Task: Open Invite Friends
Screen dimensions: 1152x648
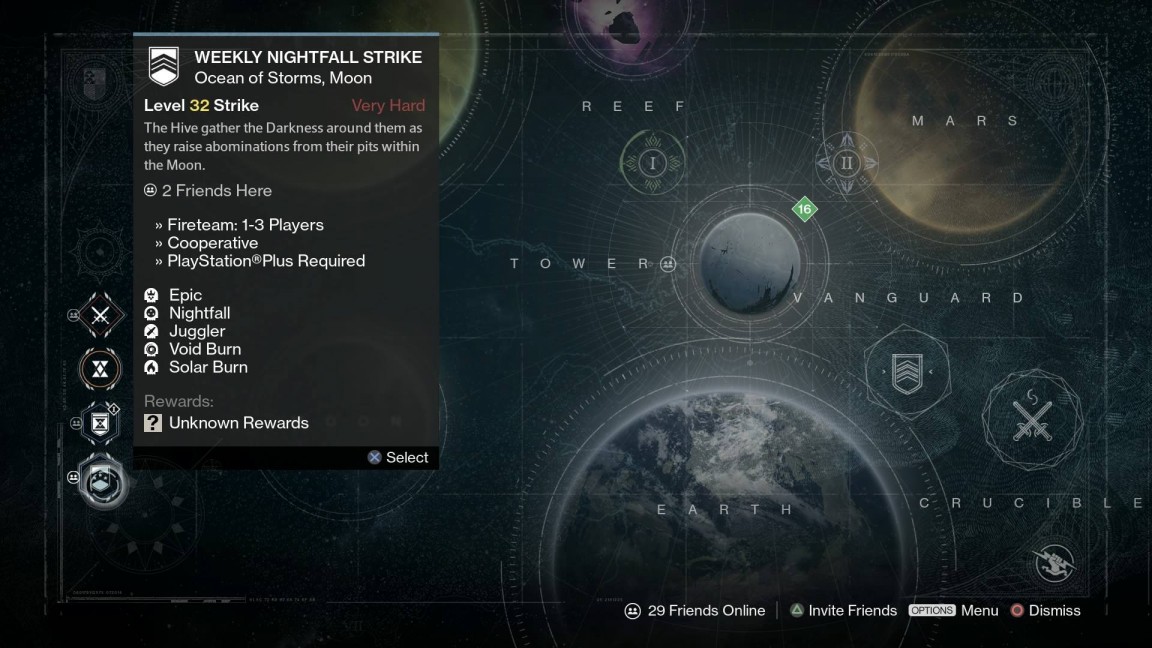Action: [x=843, y=610]
